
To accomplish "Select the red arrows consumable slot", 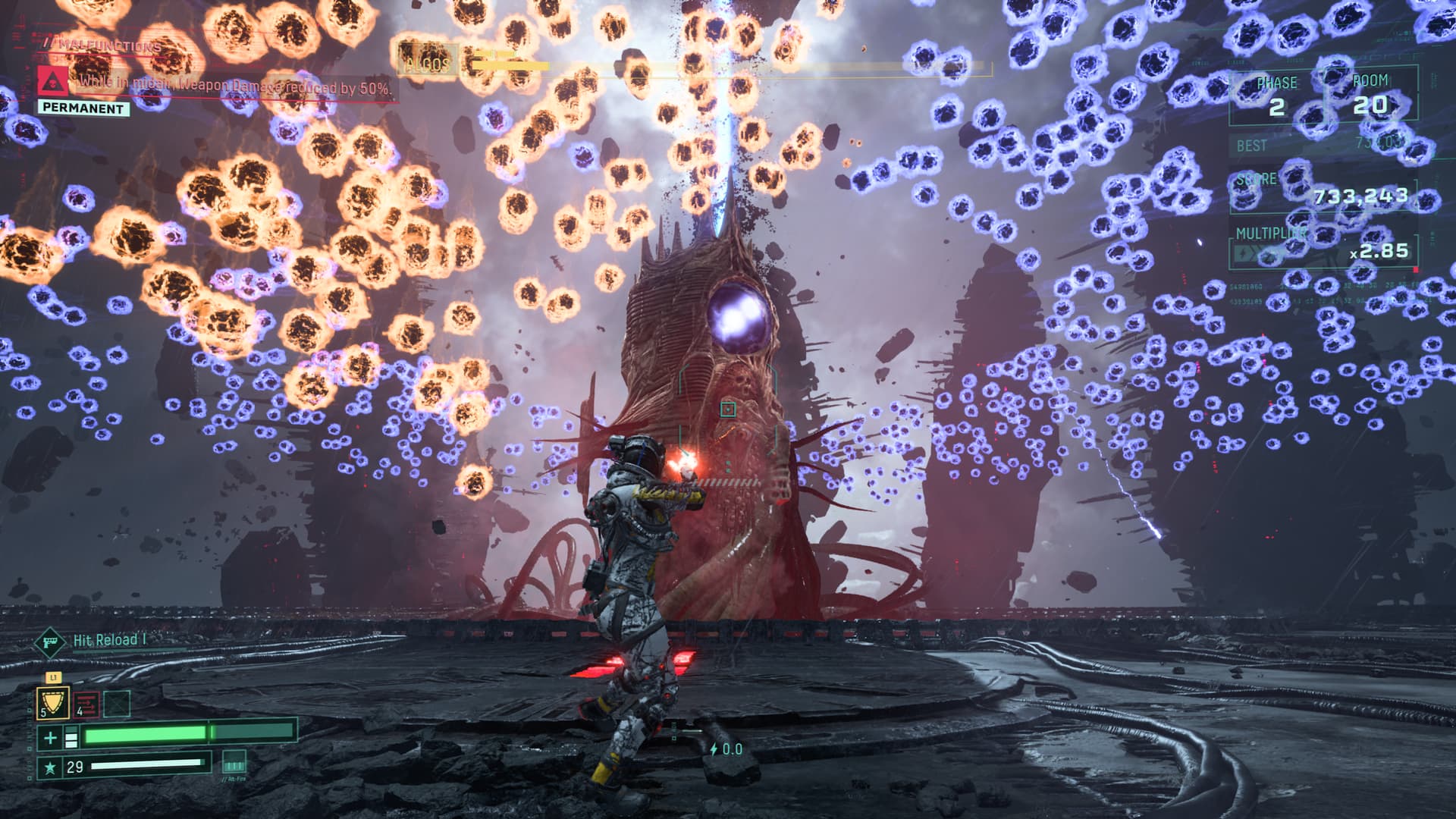I will coord(86,704).
